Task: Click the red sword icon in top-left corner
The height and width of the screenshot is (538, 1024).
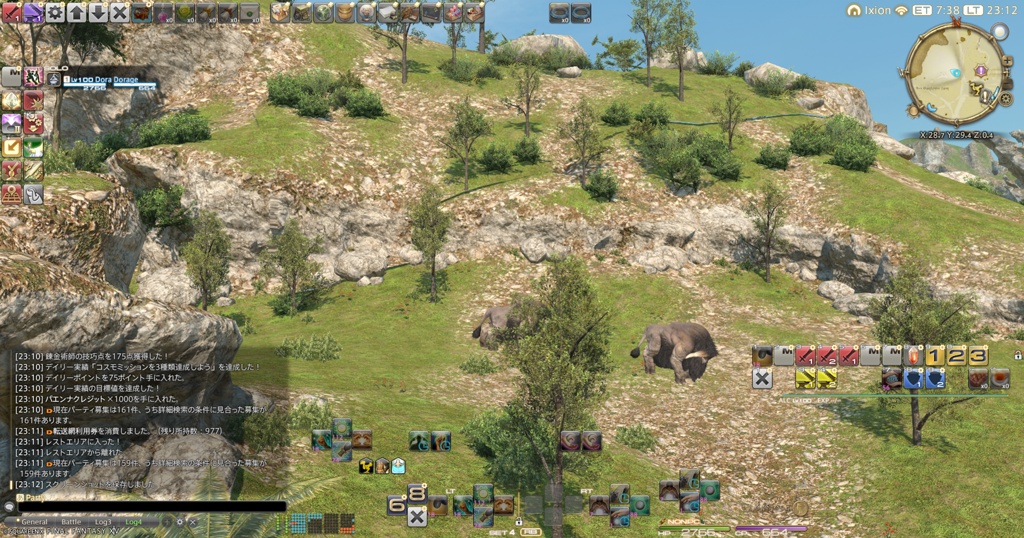Action: point(11,13)
